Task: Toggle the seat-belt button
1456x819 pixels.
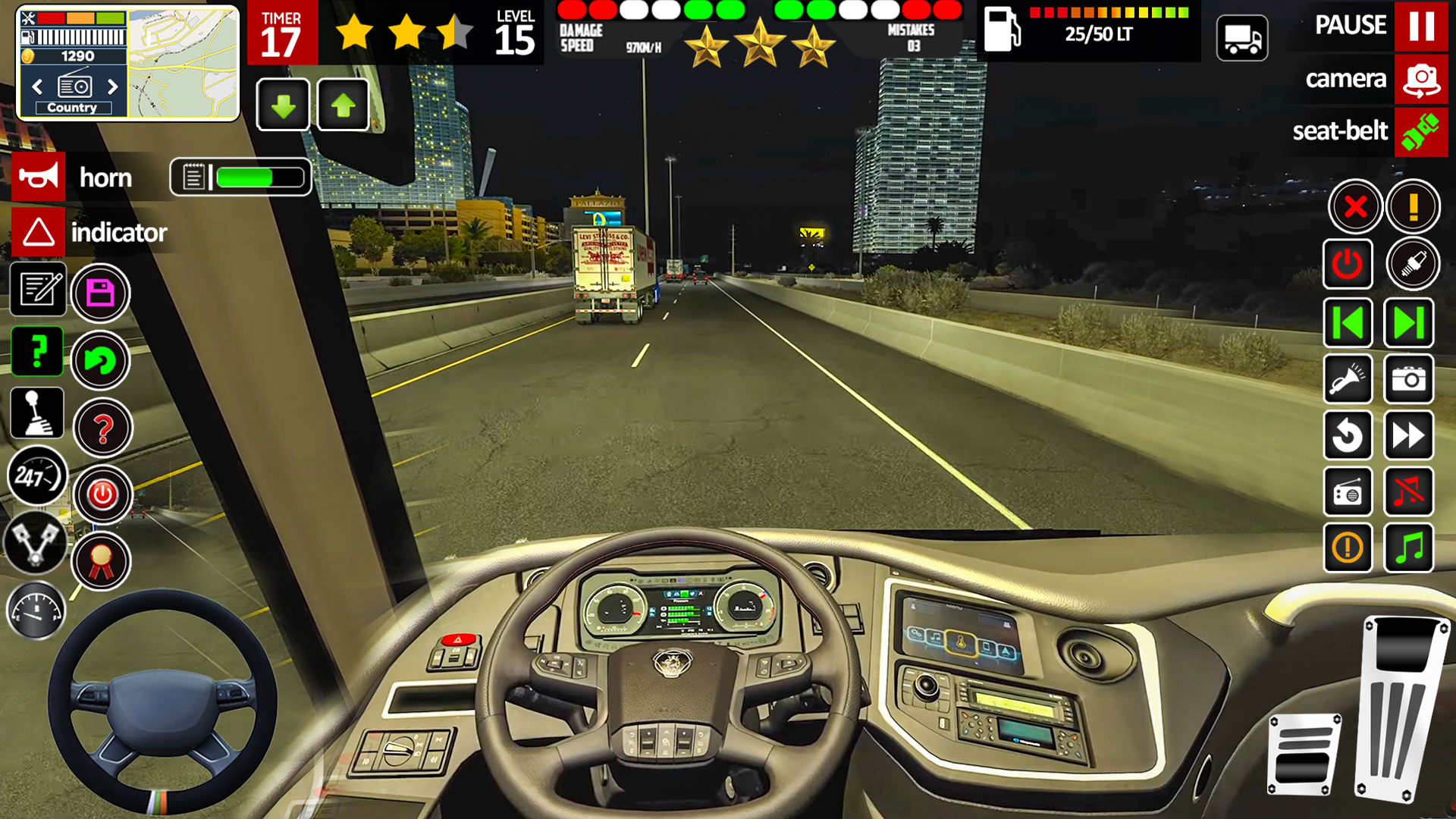Action: click(1420, 131)
